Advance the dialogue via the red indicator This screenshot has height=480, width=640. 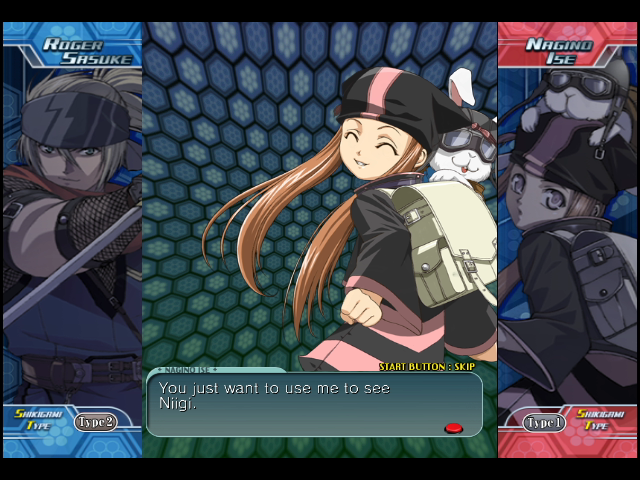tap(453, 428)
